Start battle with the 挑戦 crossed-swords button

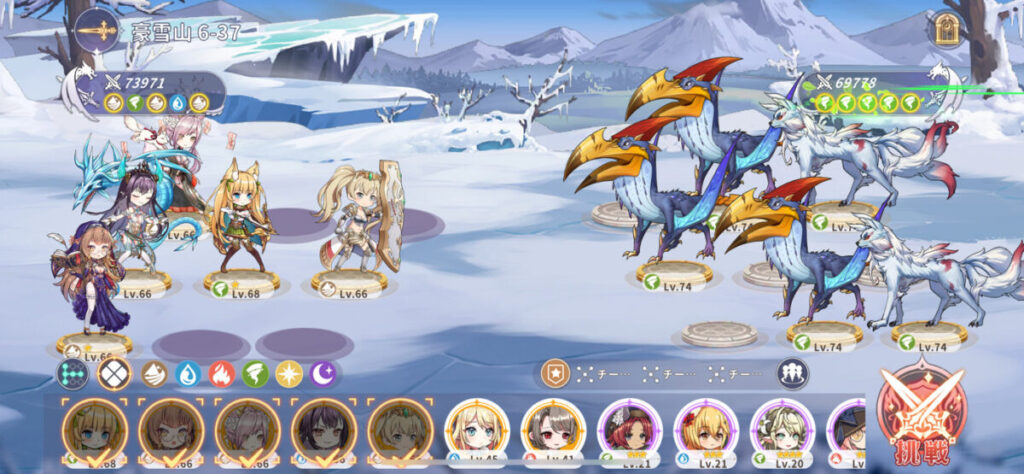[x=919, y=412]
